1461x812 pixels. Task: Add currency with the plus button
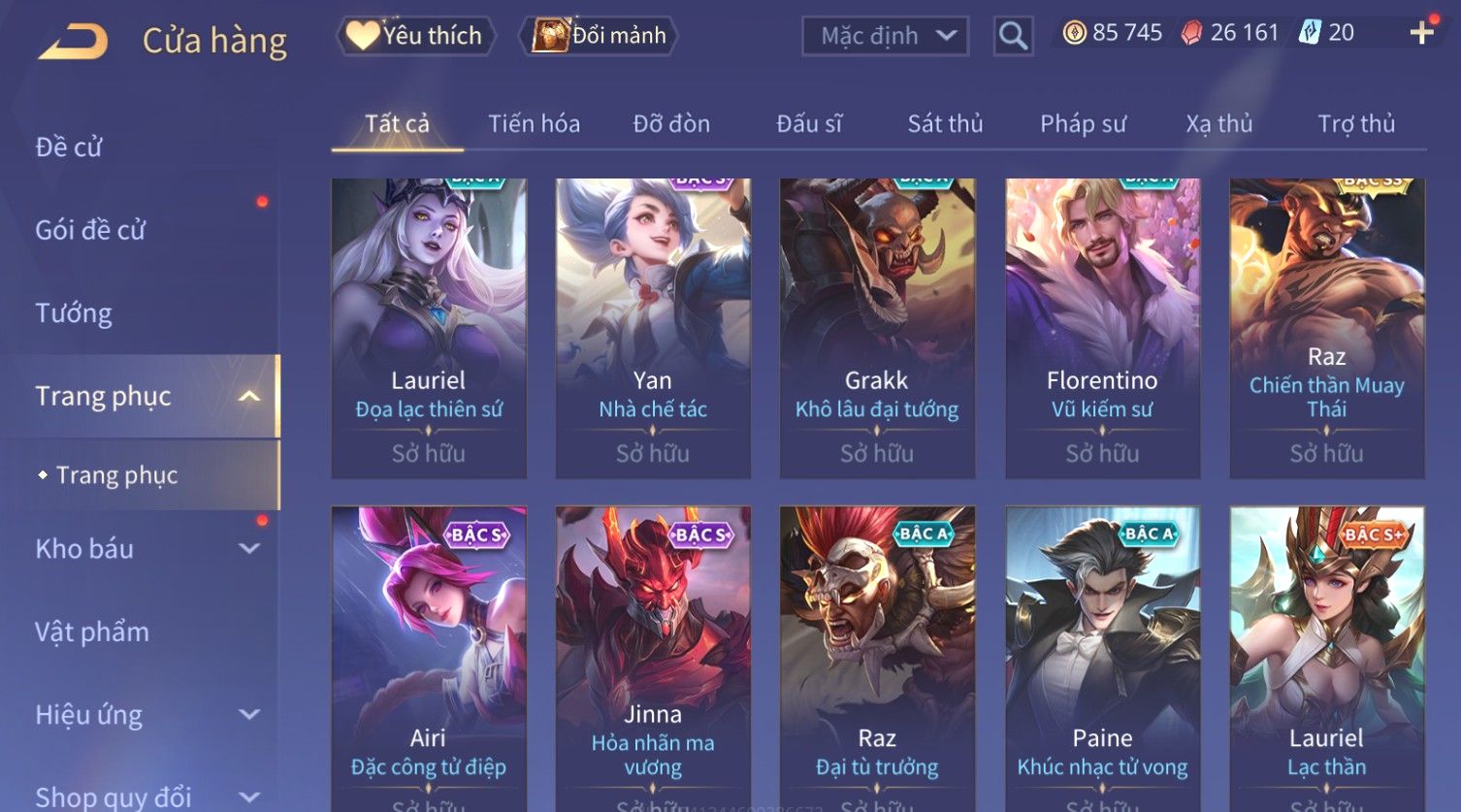tap(1421, 33)
